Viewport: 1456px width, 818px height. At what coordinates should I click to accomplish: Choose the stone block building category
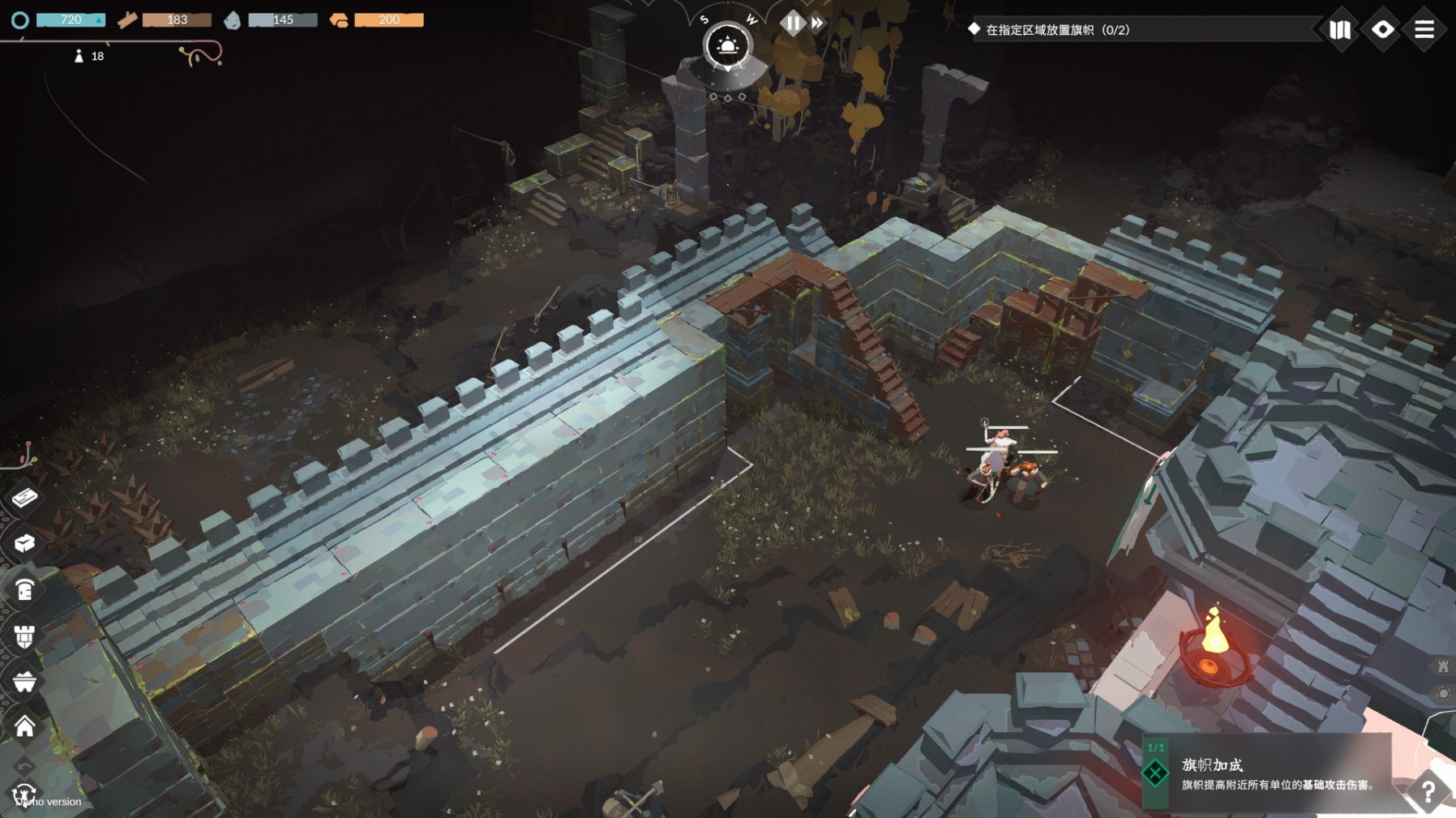(x=24, y=542)
